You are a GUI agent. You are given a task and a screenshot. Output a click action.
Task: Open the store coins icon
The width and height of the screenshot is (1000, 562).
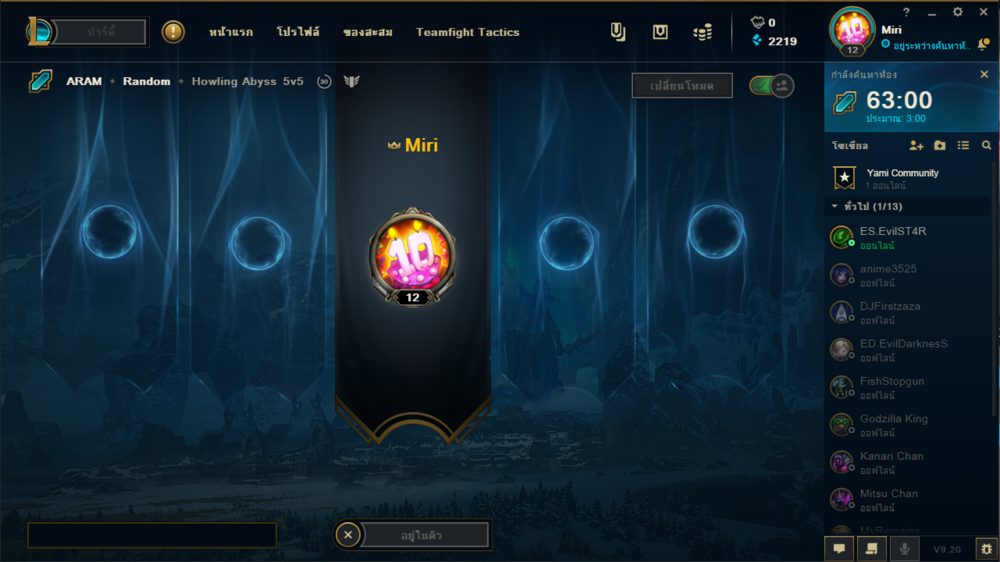(703, 32)
